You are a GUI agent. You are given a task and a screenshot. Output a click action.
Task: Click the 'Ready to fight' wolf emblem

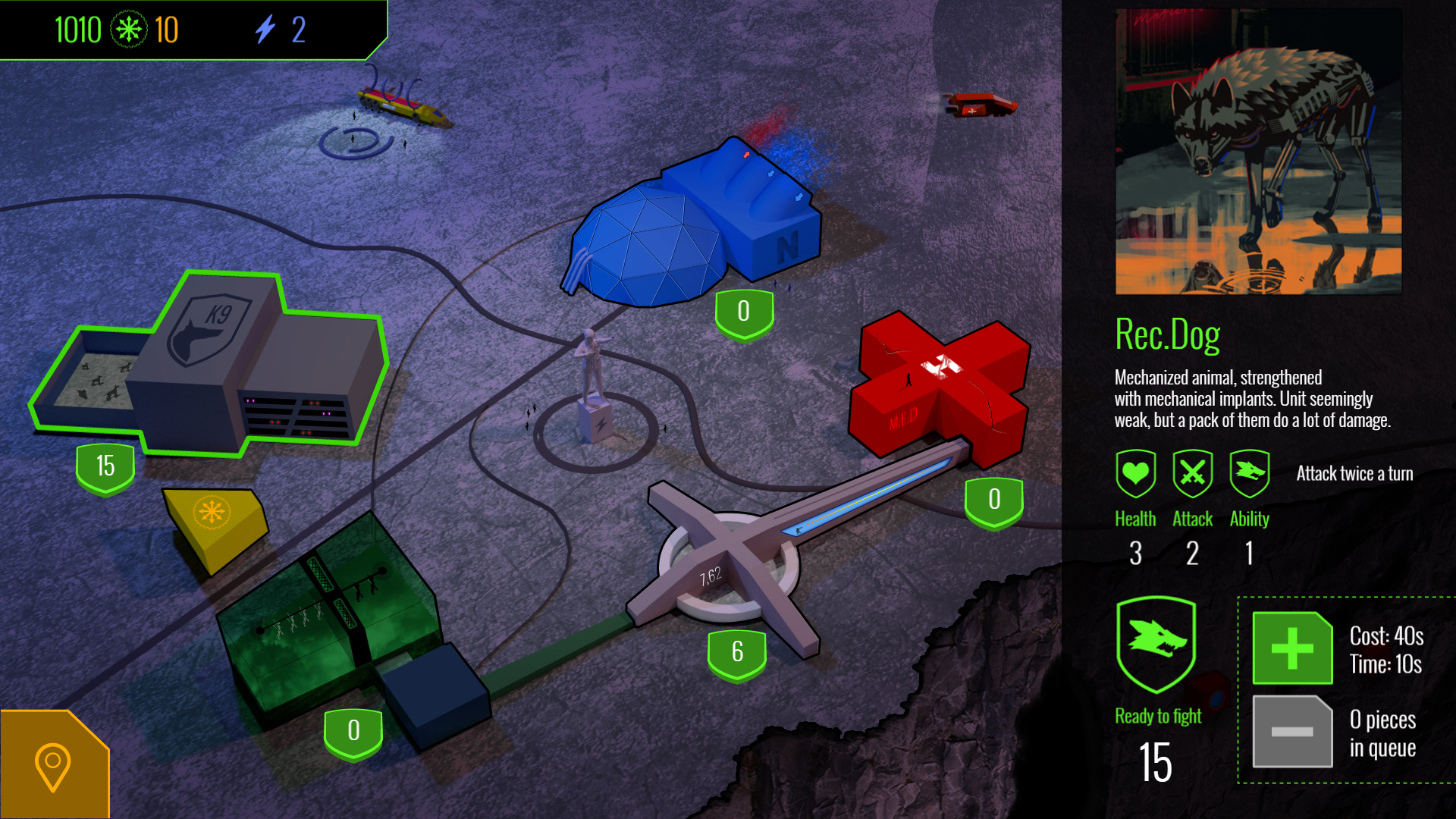1156,645
